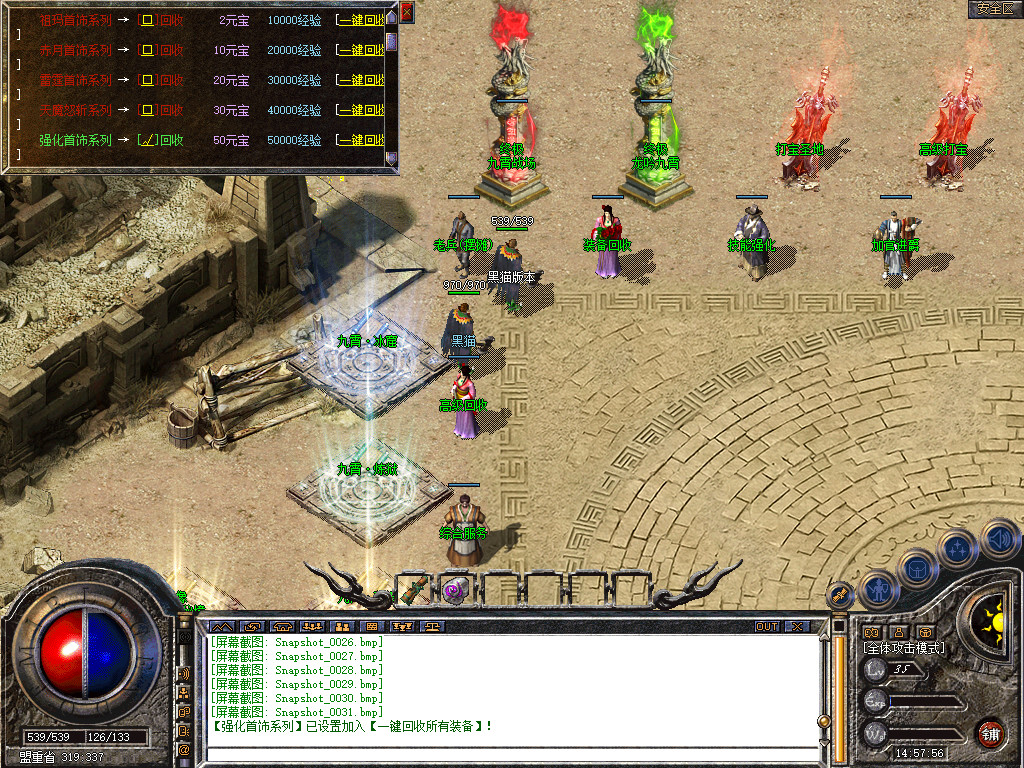Open the minimap via the 安全区 tab

point(995,9)
